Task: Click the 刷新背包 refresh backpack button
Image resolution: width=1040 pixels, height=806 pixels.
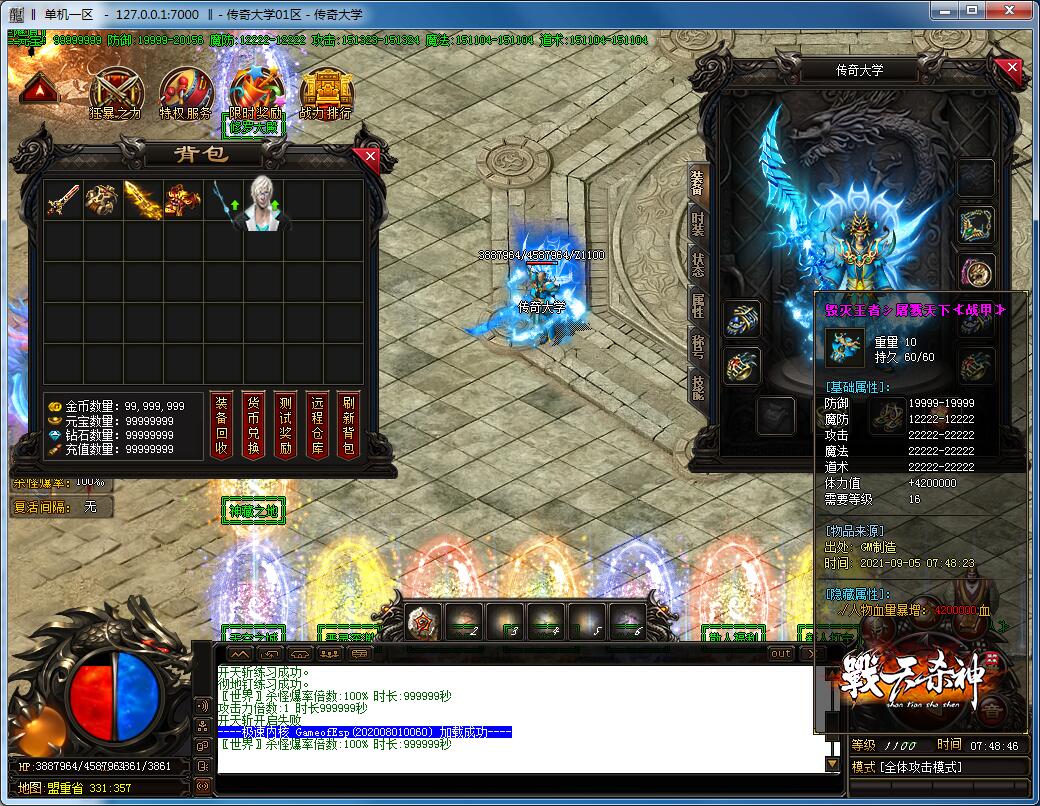Action: point(348,424)
